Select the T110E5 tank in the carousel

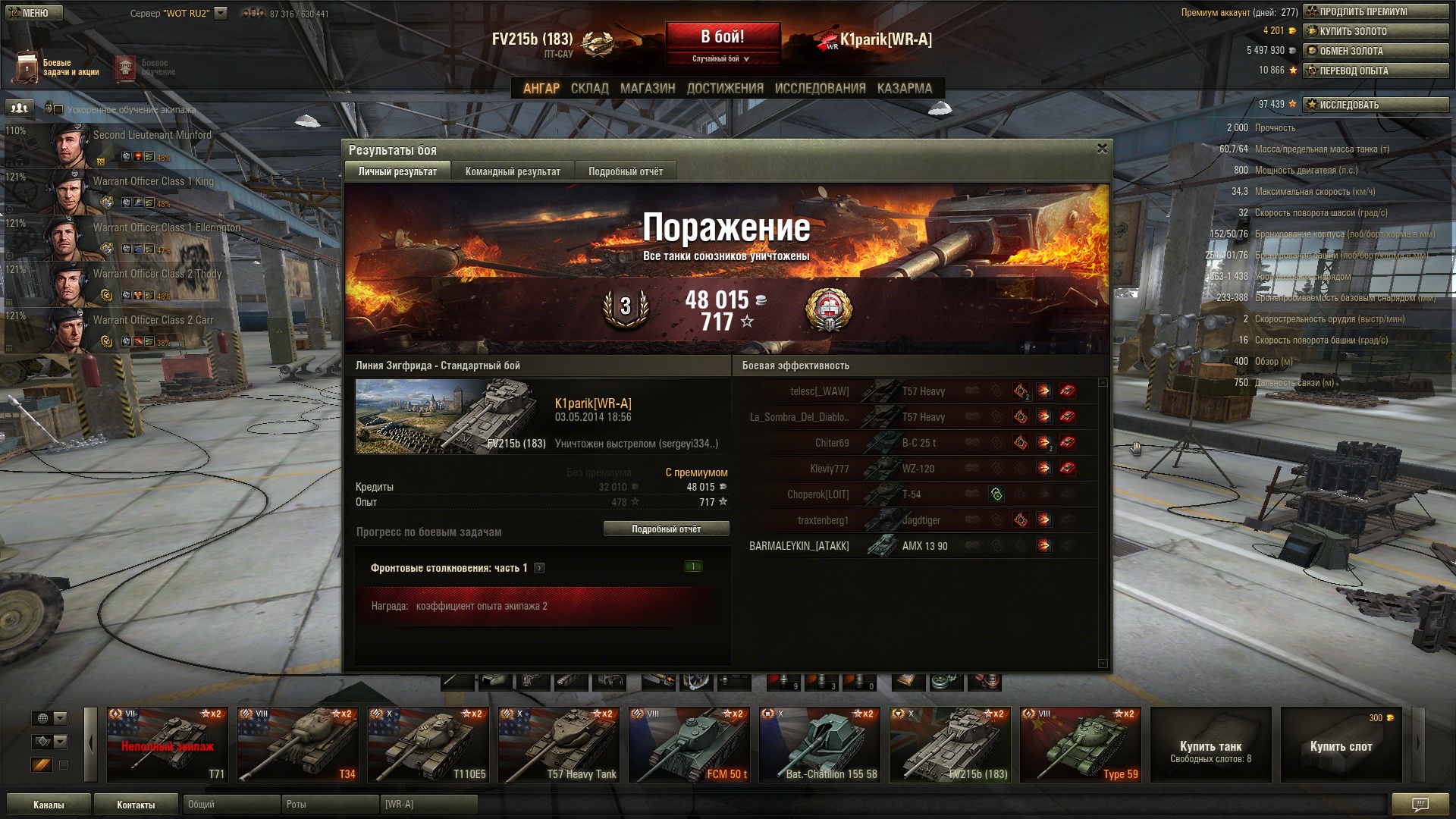(x=428, y=744)
